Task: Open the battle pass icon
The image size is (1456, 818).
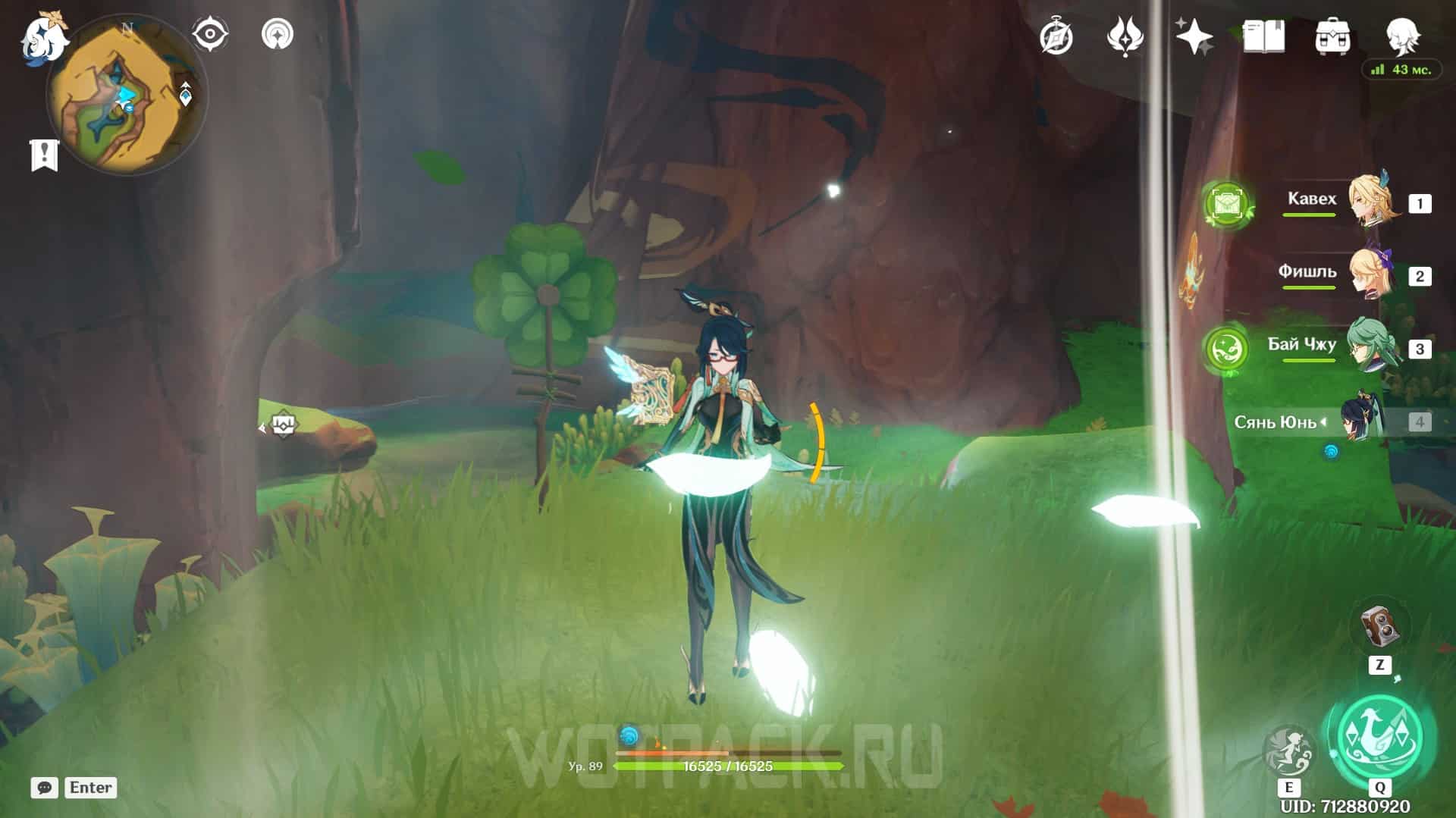Action: click(1125, 36)
